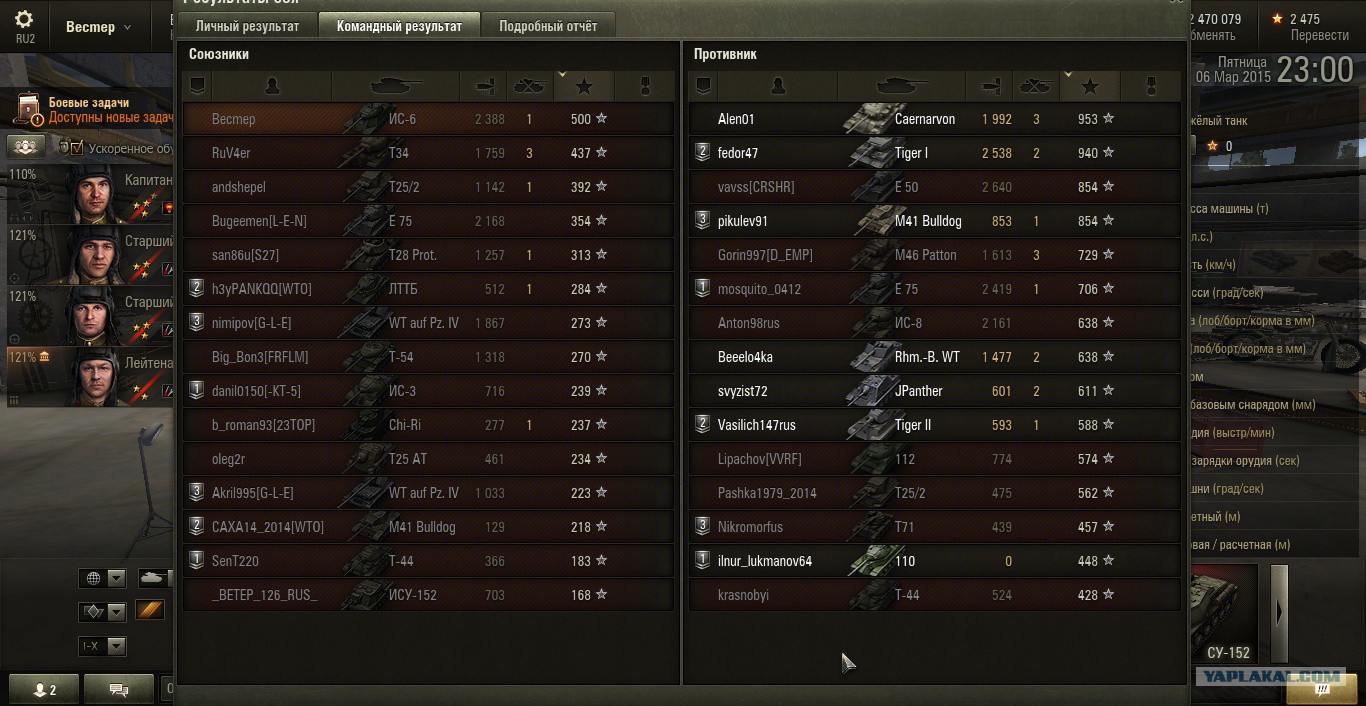Sort enemies by damage dealt column
Image resolution: width=1366 pixels, height=706 pixels.
[991, 86]
